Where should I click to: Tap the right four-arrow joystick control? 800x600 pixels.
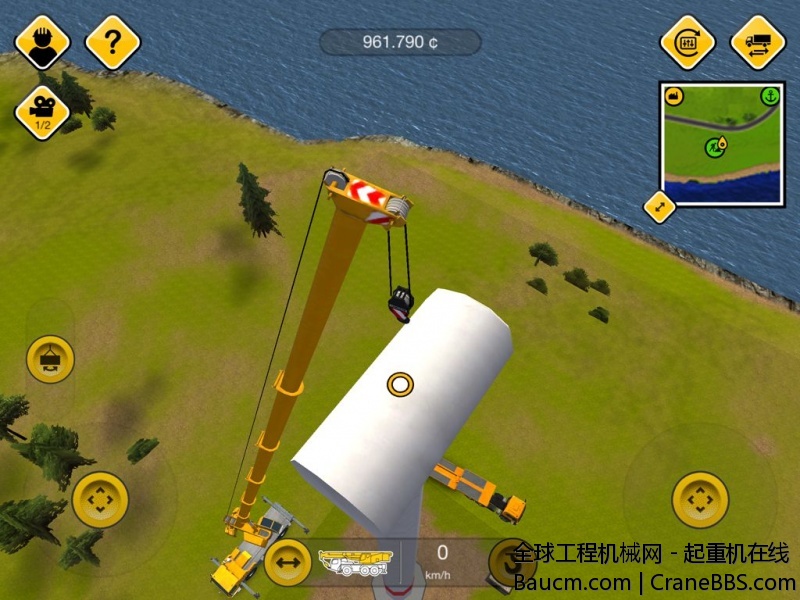(699, 498)
